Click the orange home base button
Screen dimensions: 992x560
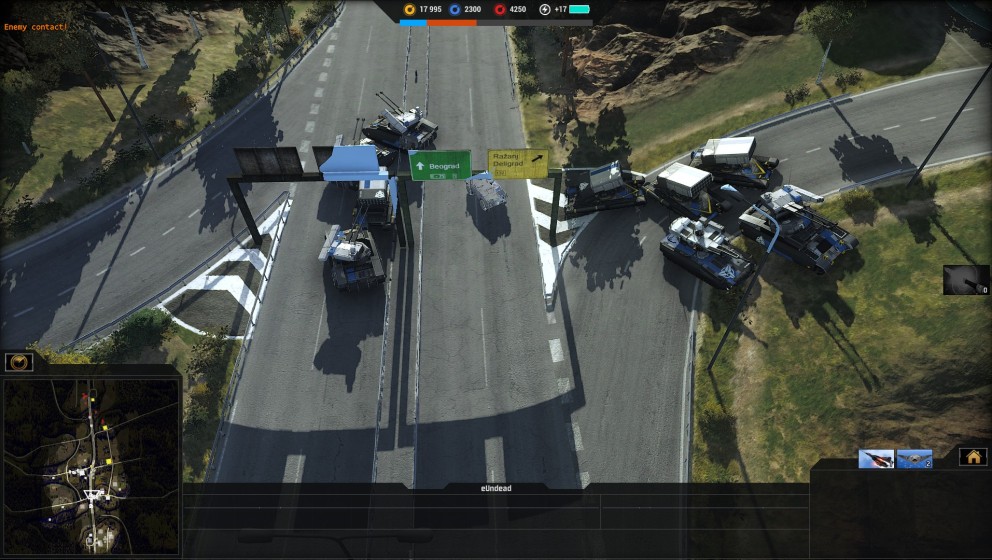pos(973,457)
